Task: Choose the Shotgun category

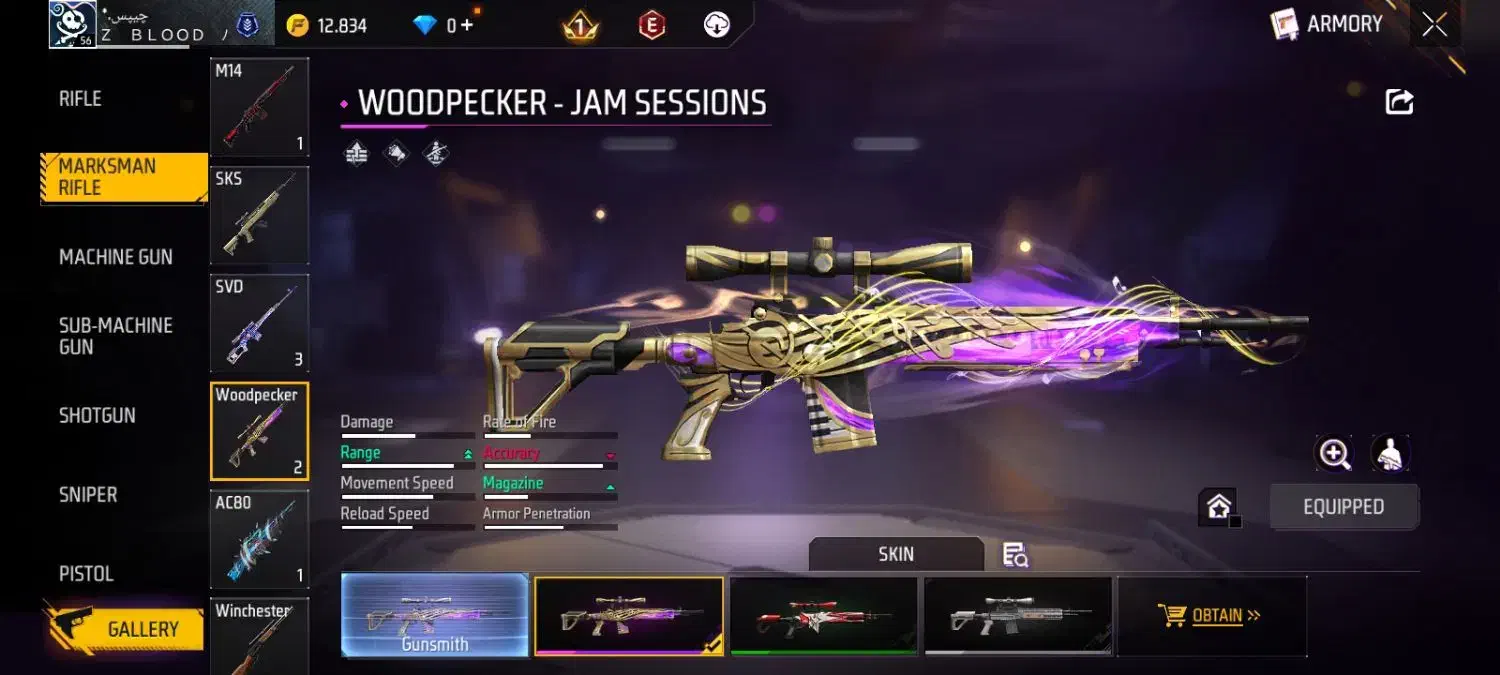Action: (97, 415)
